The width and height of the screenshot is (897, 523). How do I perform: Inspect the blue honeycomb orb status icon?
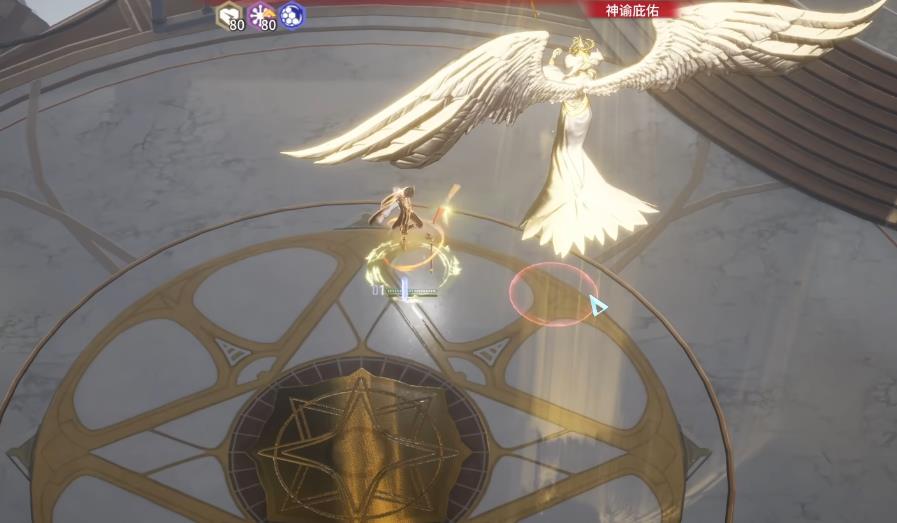pyautogui.click(x=292, y=15)
